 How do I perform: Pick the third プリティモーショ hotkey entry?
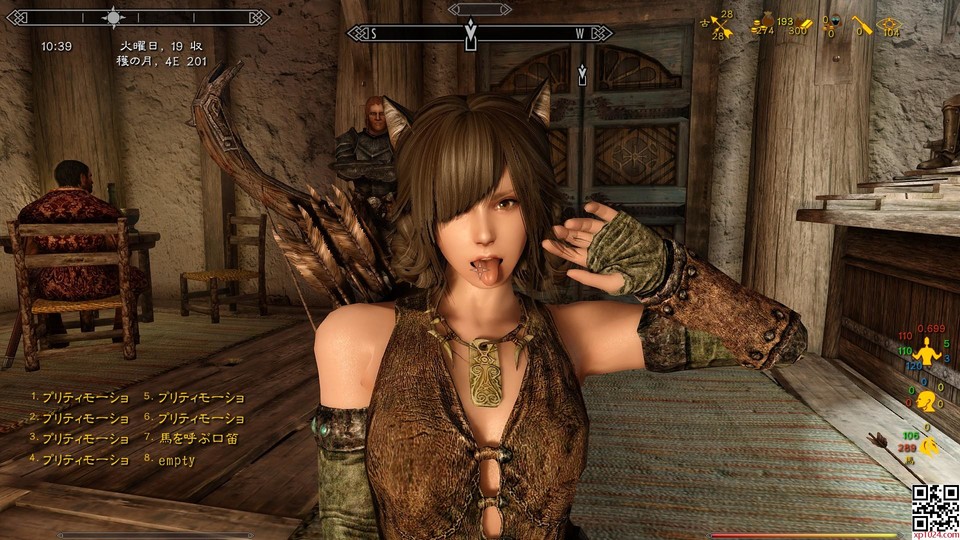86,439
